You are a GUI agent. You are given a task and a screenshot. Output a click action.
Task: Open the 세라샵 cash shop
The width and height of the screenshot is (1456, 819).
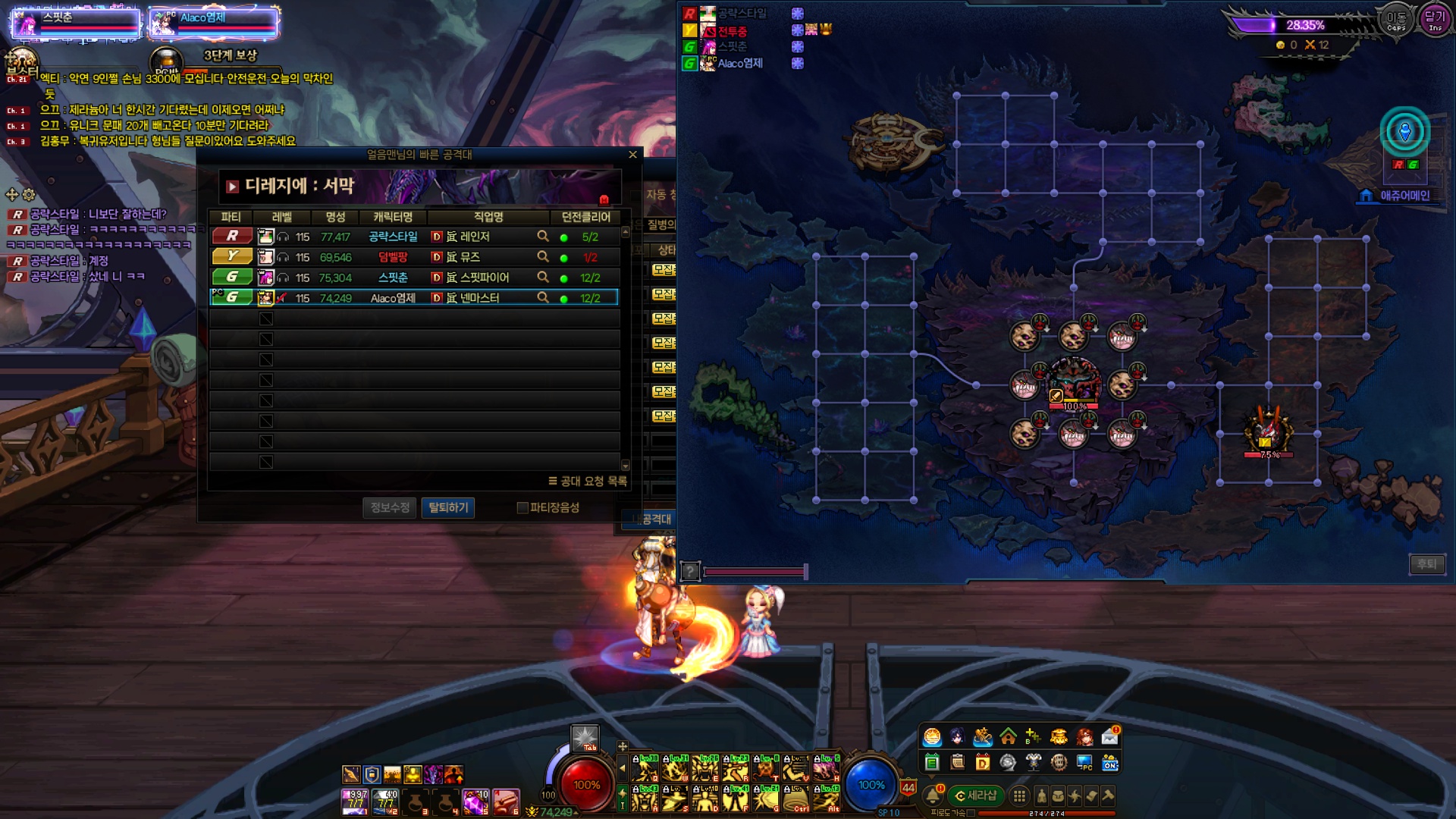click(976, 795)
